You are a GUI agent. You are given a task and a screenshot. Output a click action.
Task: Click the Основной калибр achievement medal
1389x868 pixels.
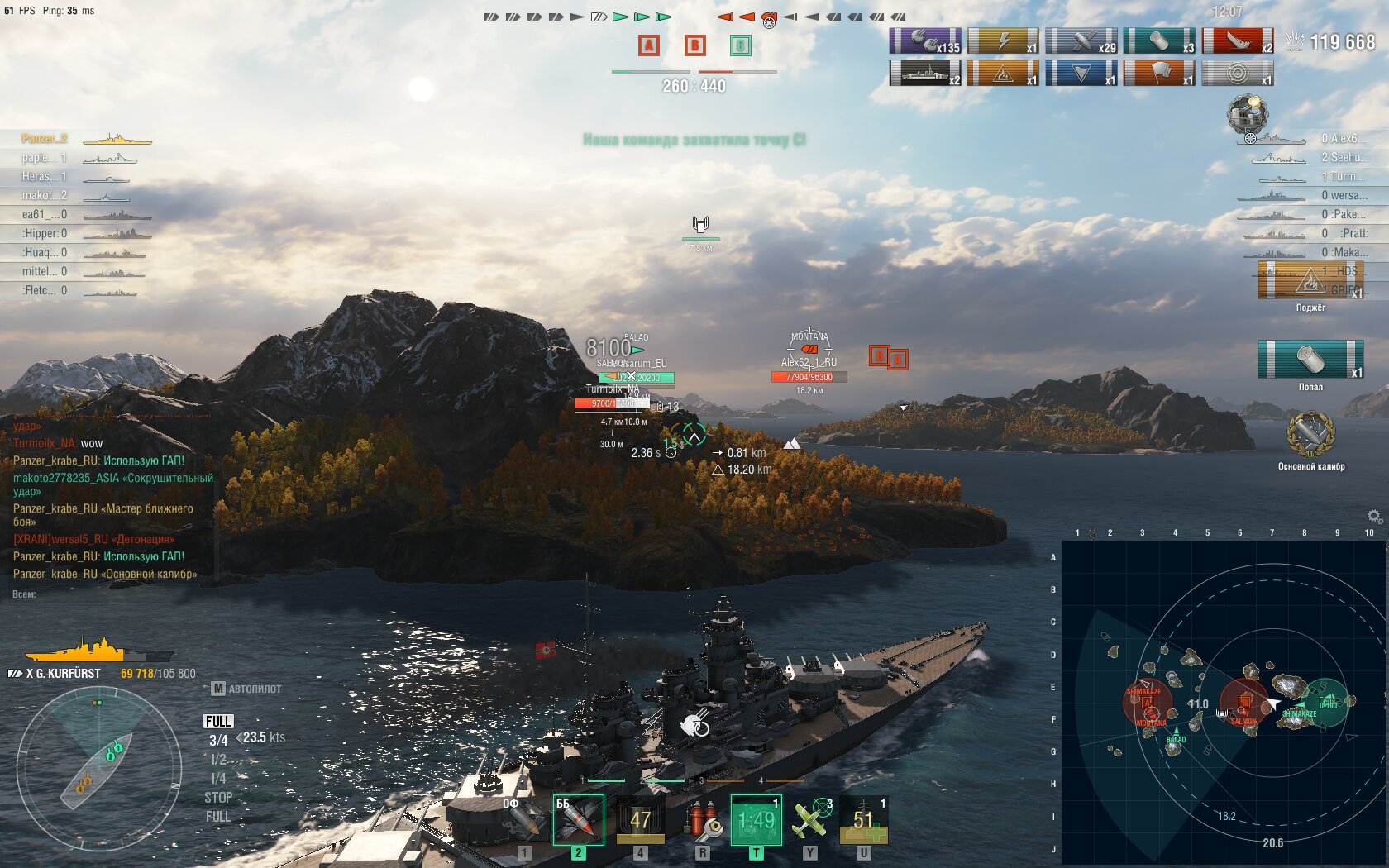click(x=1310, y=436)
